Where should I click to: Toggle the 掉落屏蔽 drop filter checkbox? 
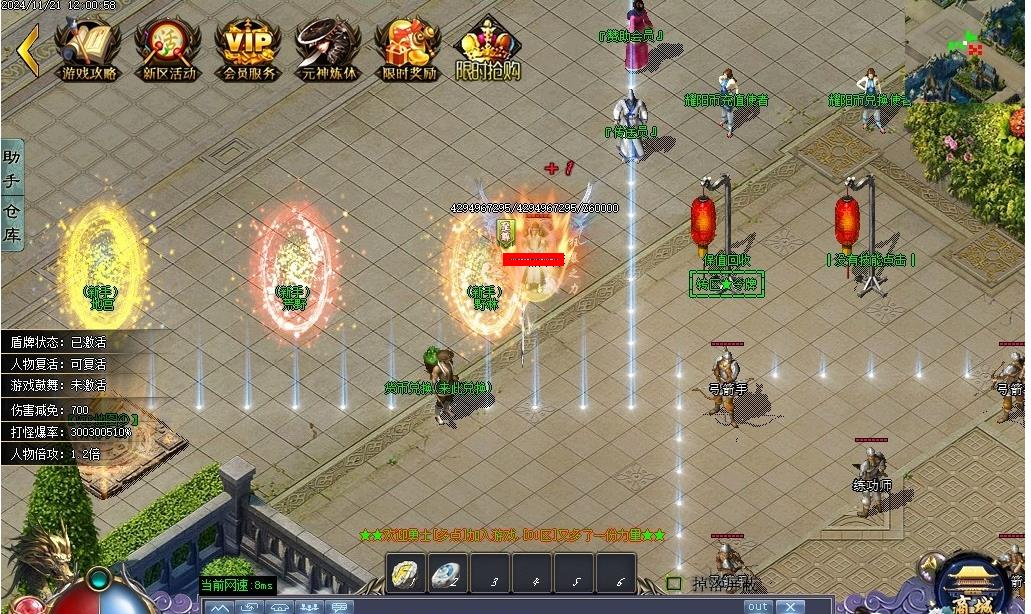pos(674,583)
